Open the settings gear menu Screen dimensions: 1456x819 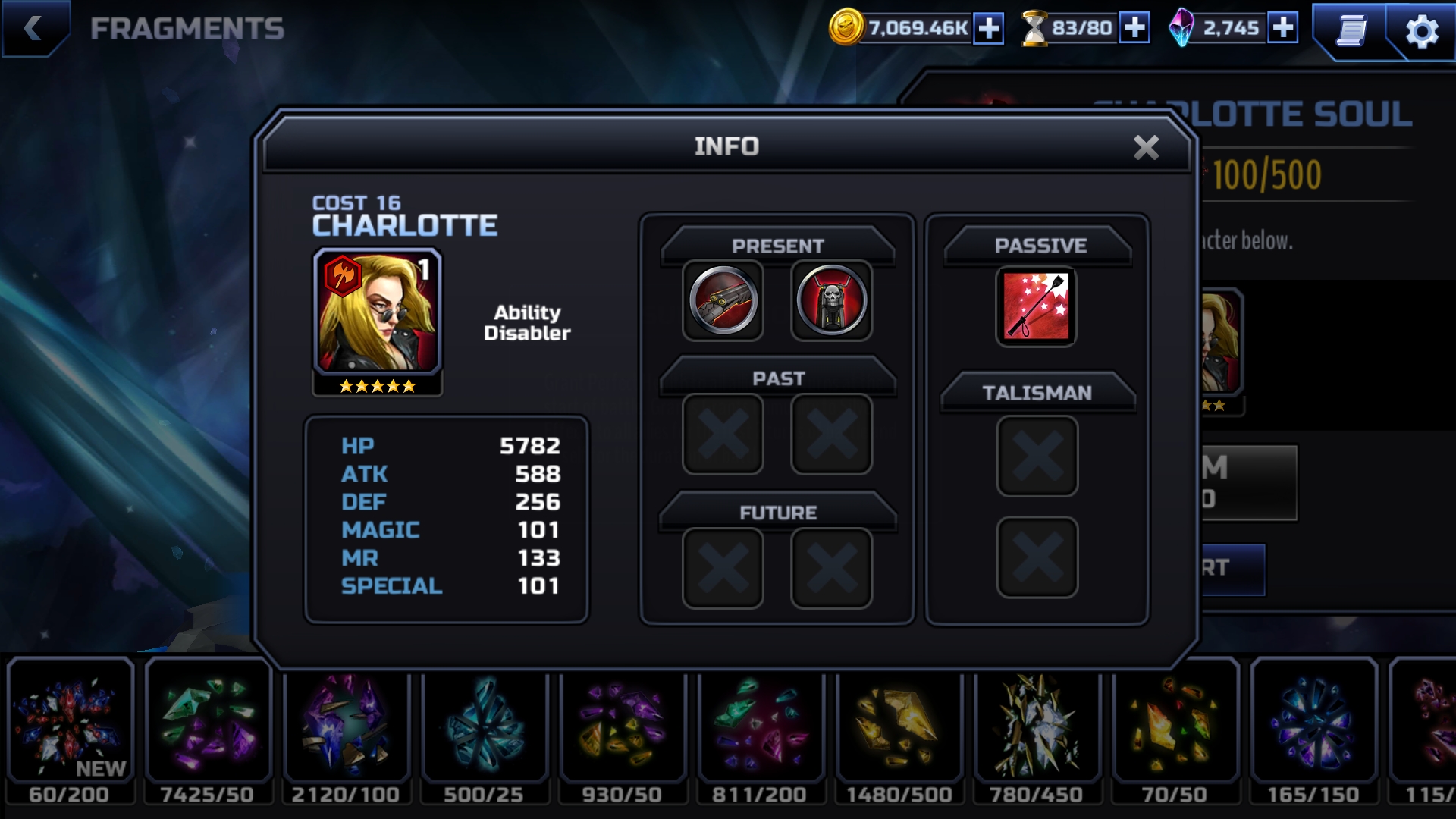pos(1421,31)
